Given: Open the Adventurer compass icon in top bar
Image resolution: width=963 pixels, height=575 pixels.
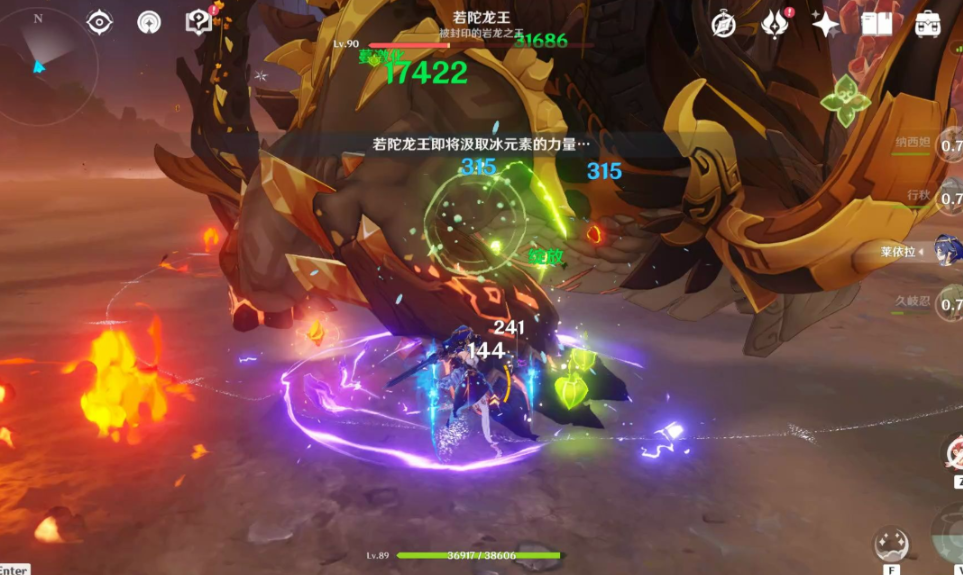Looking at the screenshot, I should coord(724,24).
